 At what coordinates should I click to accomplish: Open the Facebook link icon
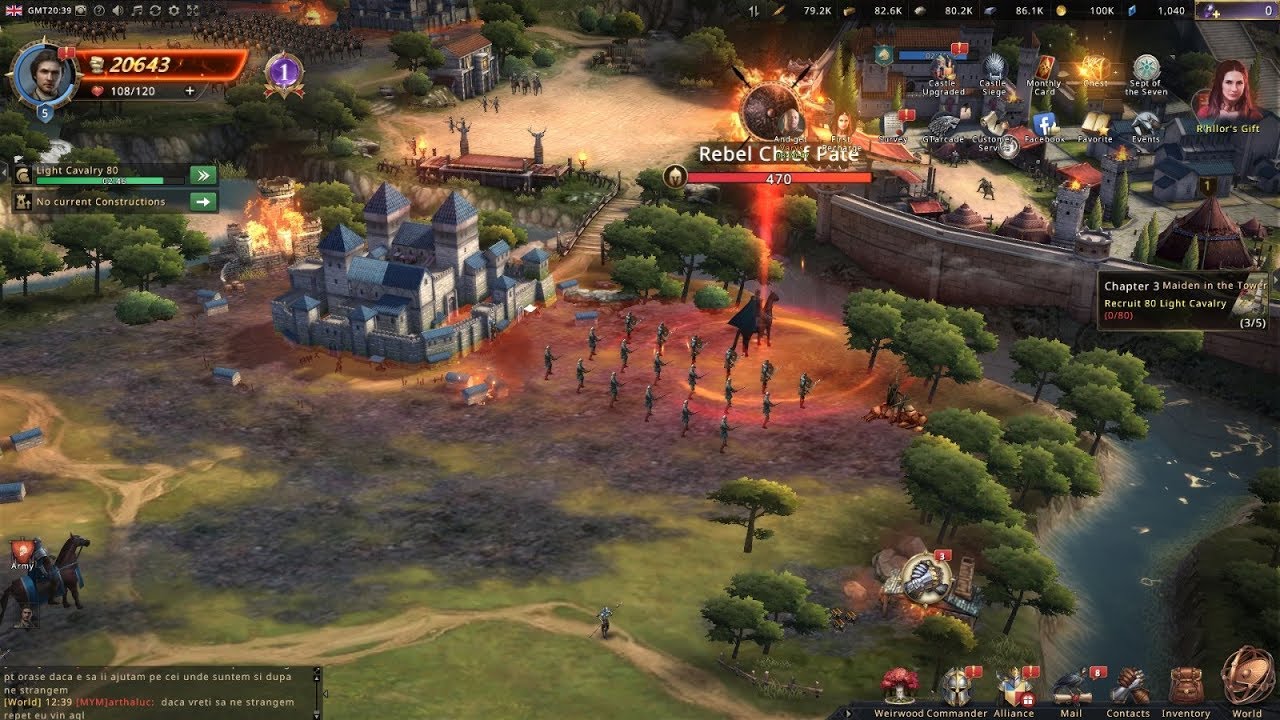click(x=1045, y=125)
